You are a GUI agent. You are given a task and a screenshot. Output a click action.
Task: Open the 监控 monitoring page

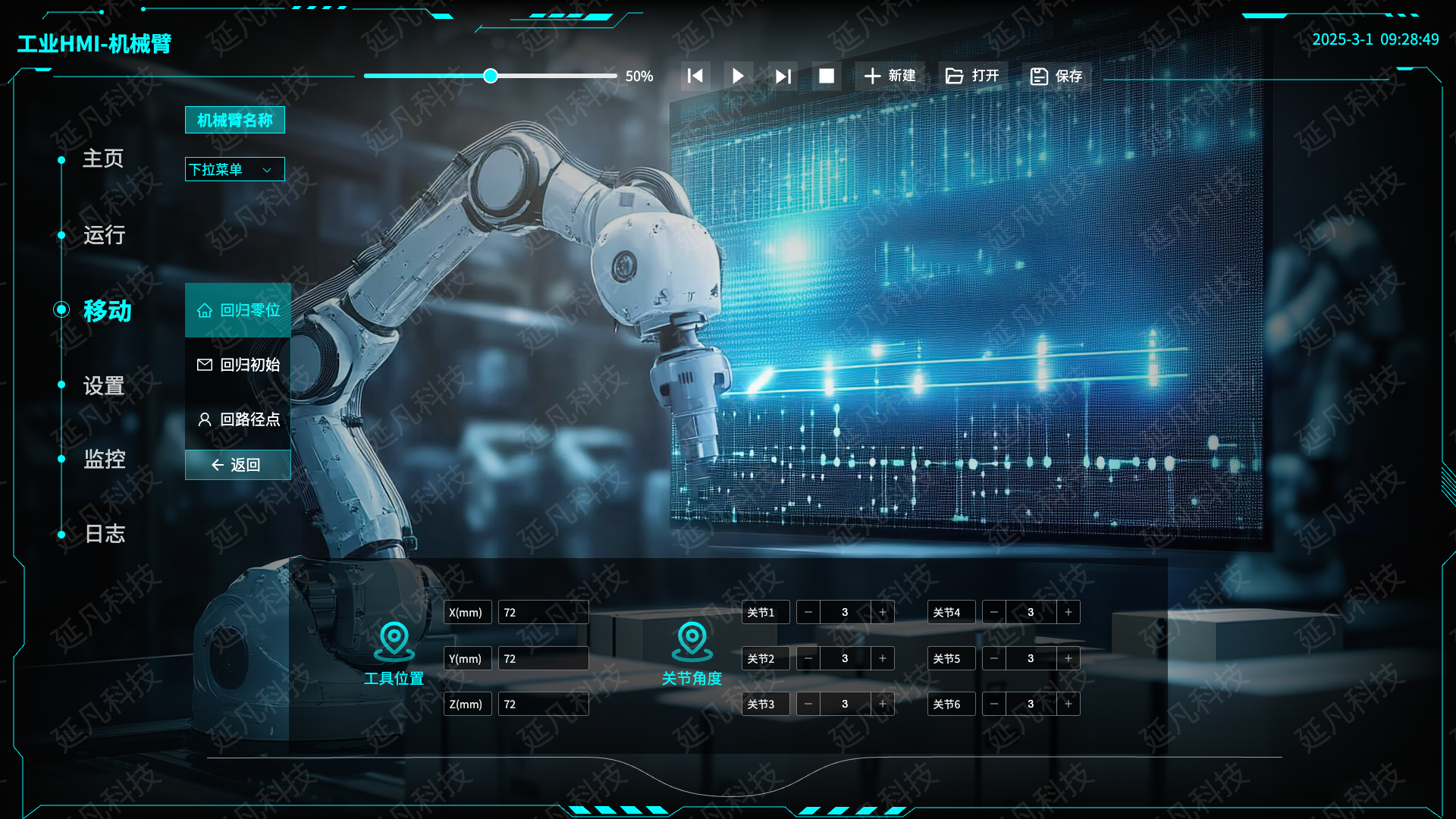tap(105, 459)
